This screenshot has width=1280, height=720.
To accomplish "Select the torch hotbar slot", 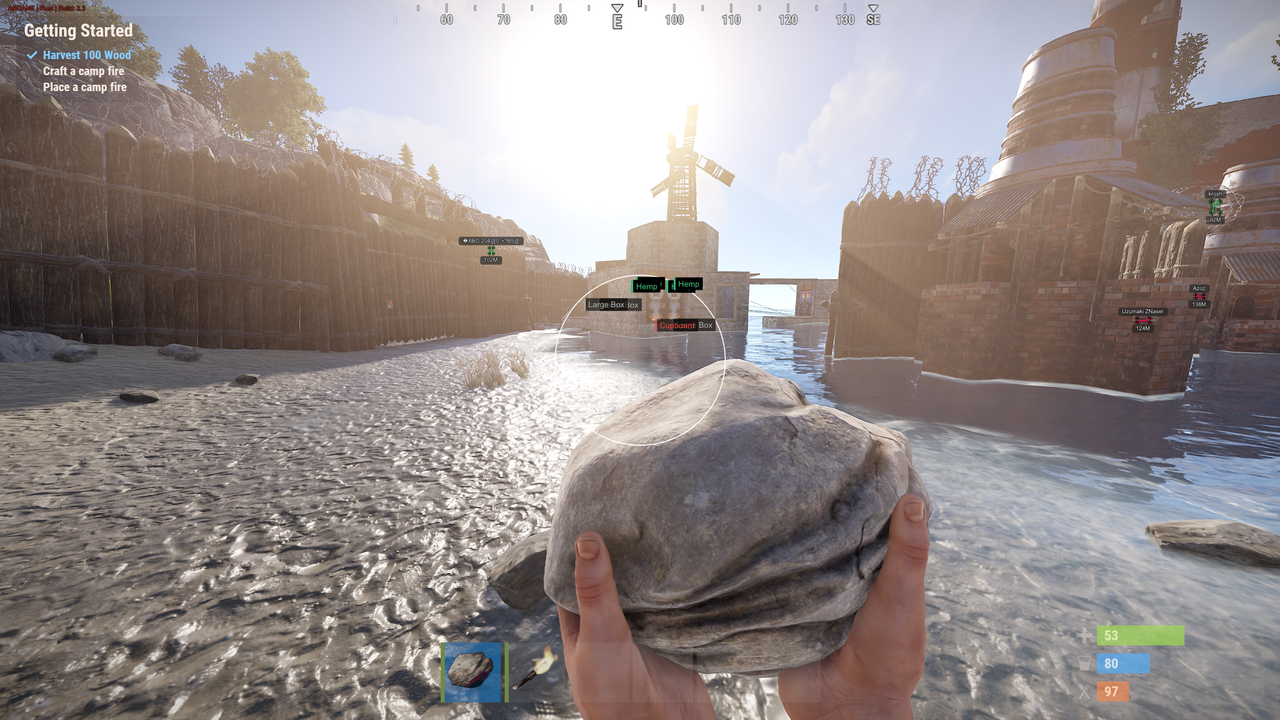I will (538, 667).
